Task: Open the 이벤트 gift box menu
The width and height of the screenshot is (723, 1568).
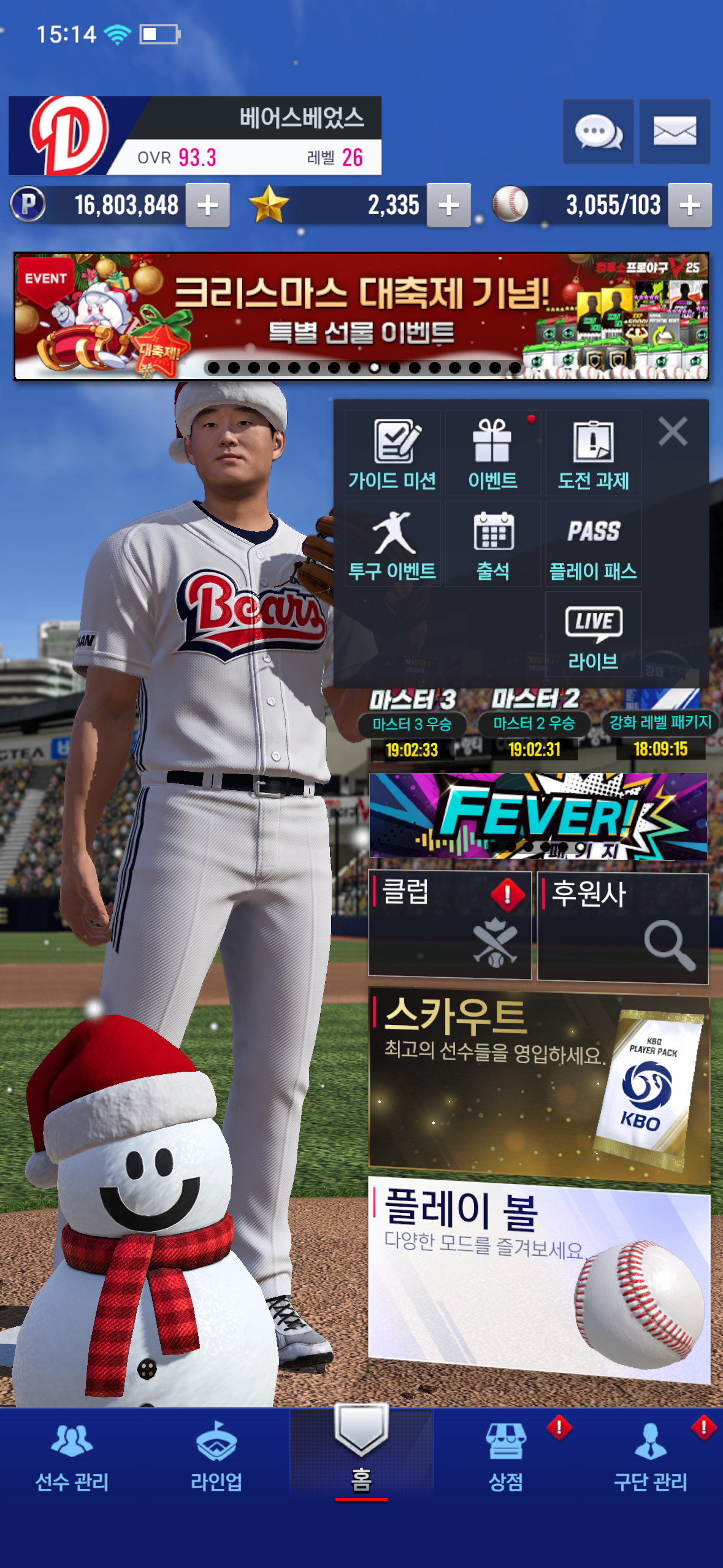Action: [x=493, y=453]
